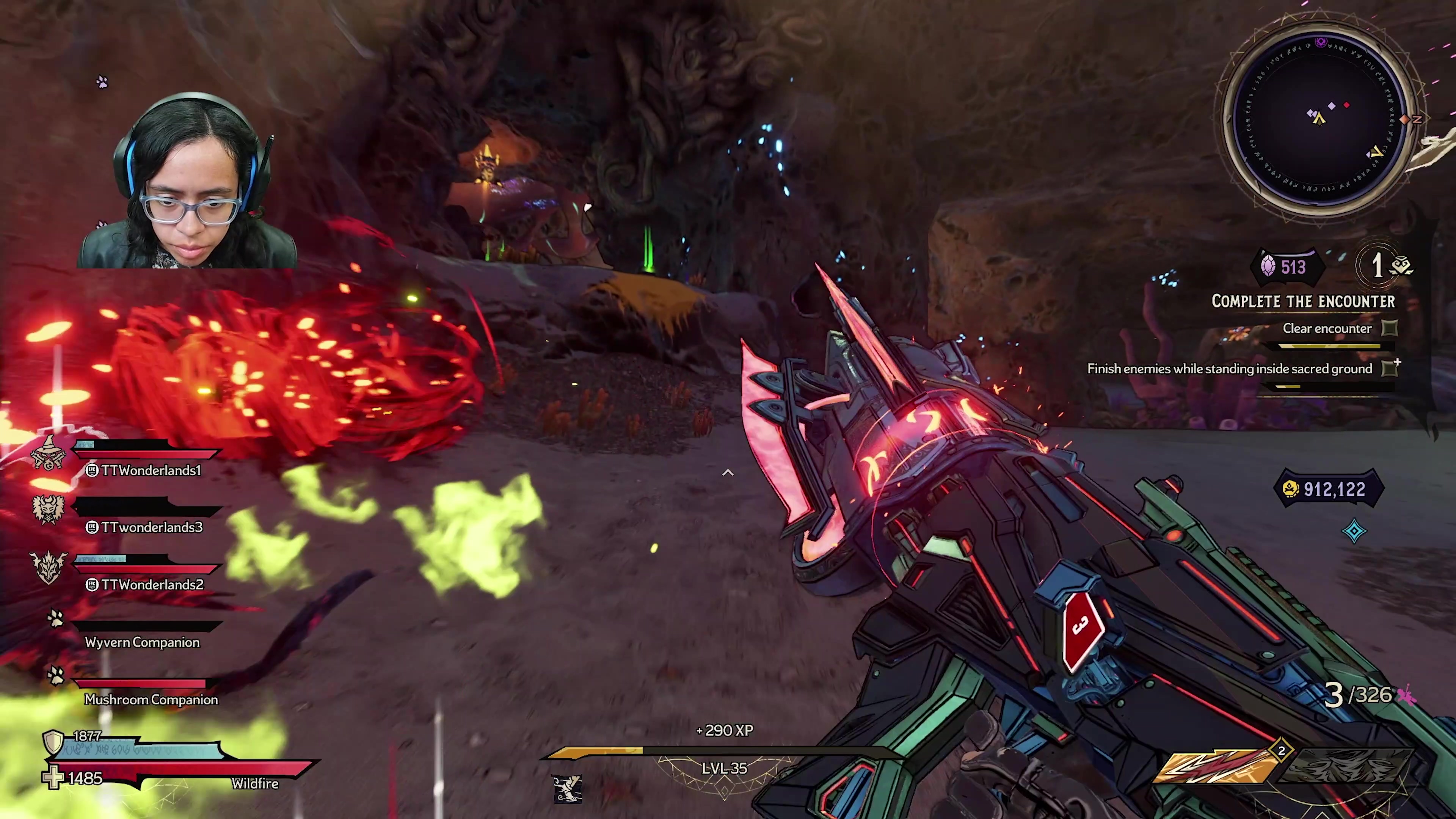Select TTWonderlands2 in the party list

coord(152,584)
